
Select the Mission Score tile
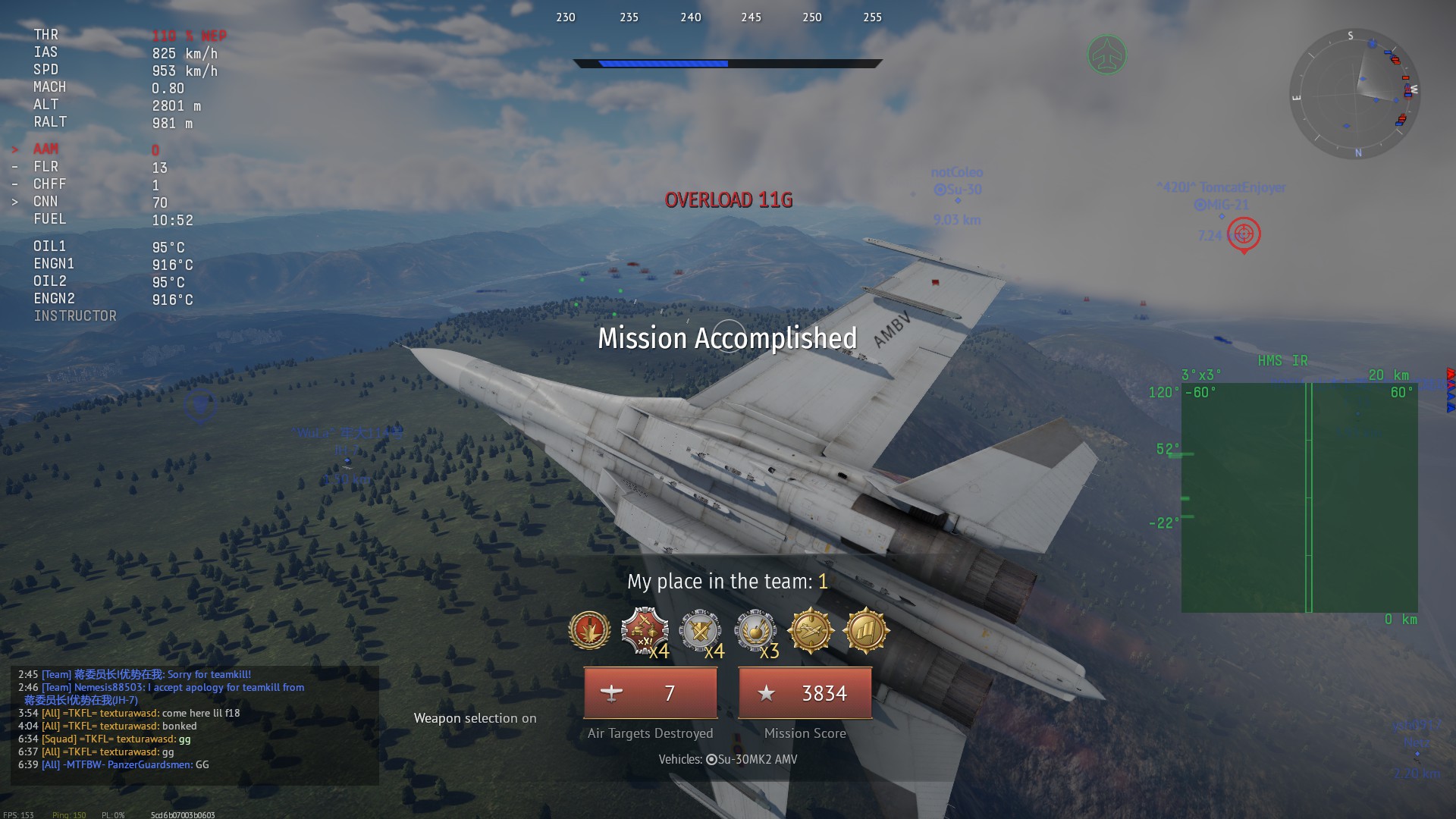tap(805, 693)
